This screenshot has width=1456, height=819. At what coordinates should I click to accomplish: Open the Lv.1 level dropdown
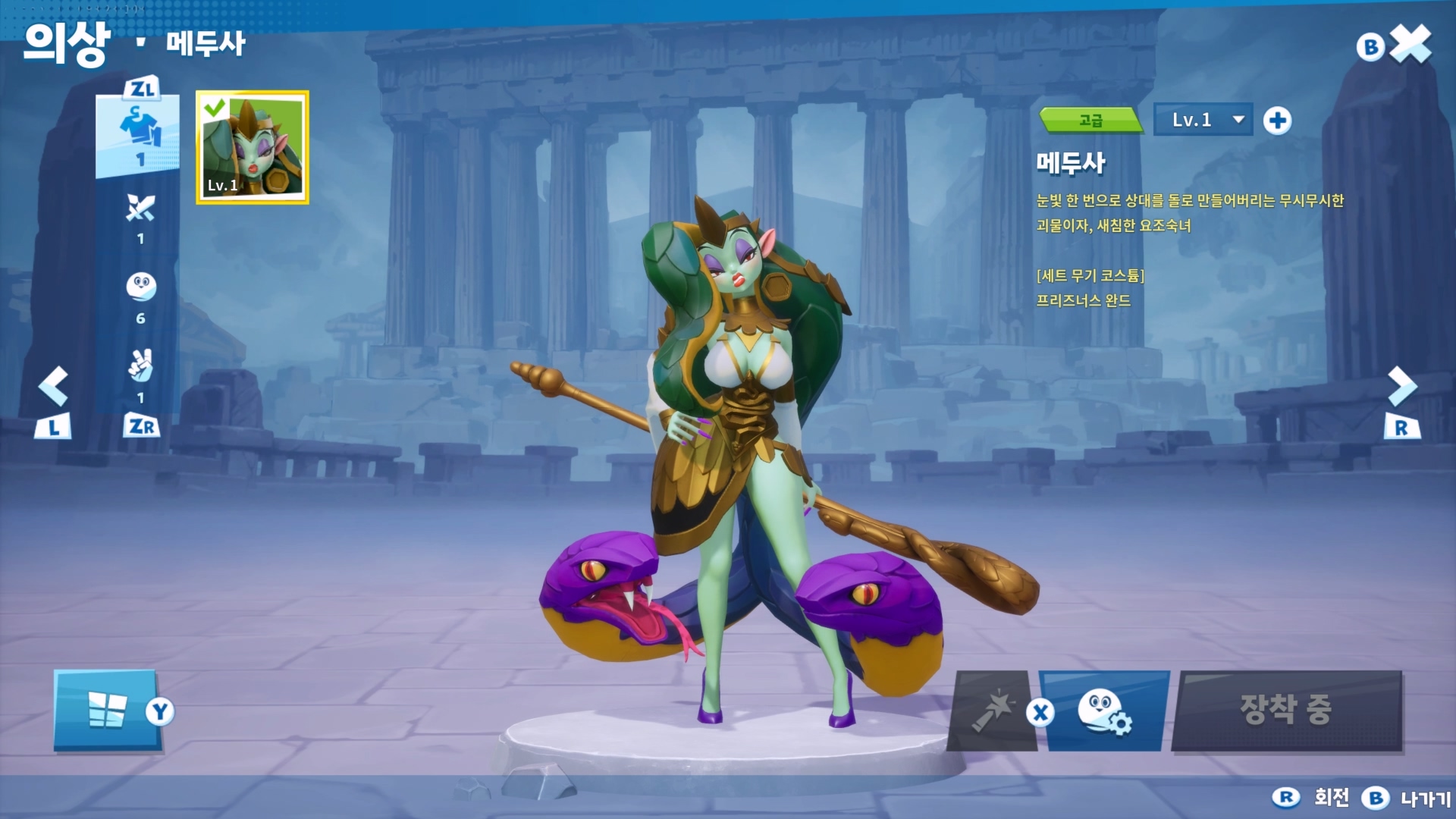pos(1203,120)
